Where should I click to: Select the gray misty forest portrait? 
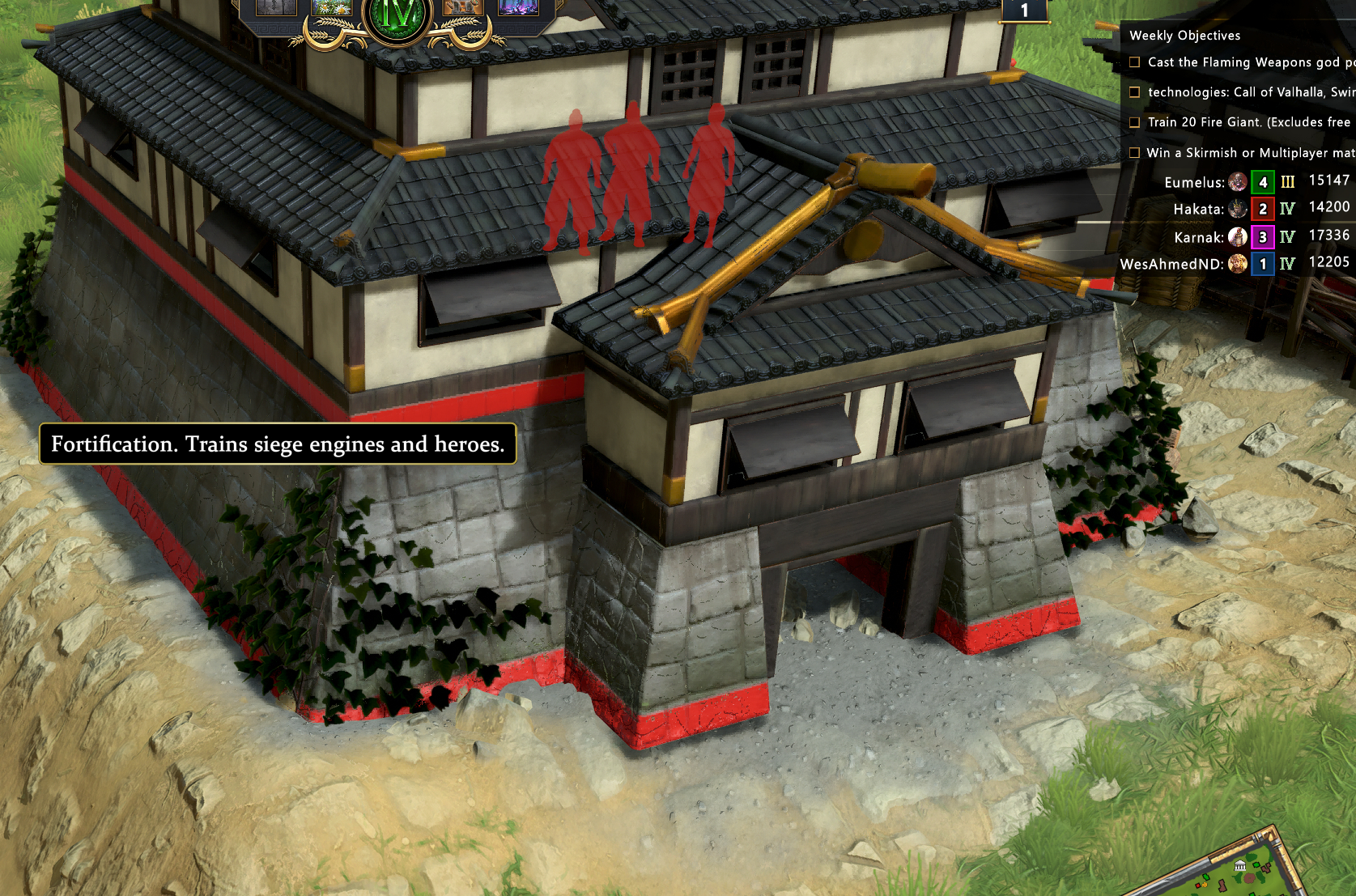(x=276, y=7)
